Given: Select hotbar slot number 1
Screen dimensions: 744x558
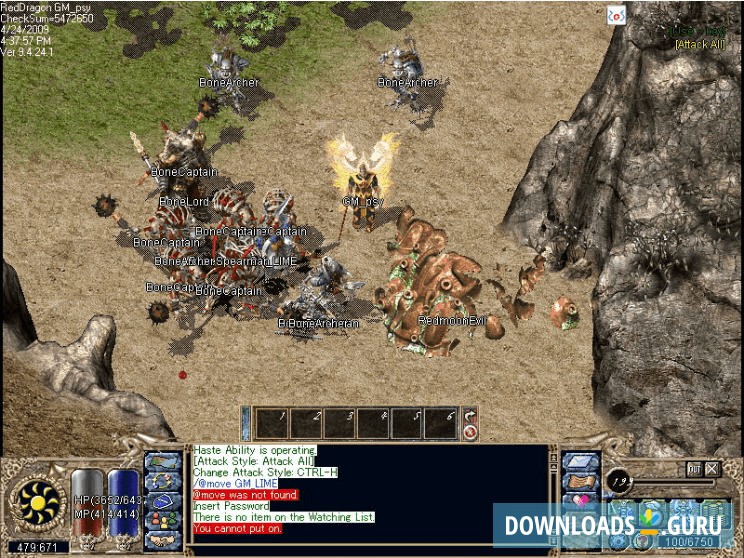Looking at the screenshot, I should [271, 423].
